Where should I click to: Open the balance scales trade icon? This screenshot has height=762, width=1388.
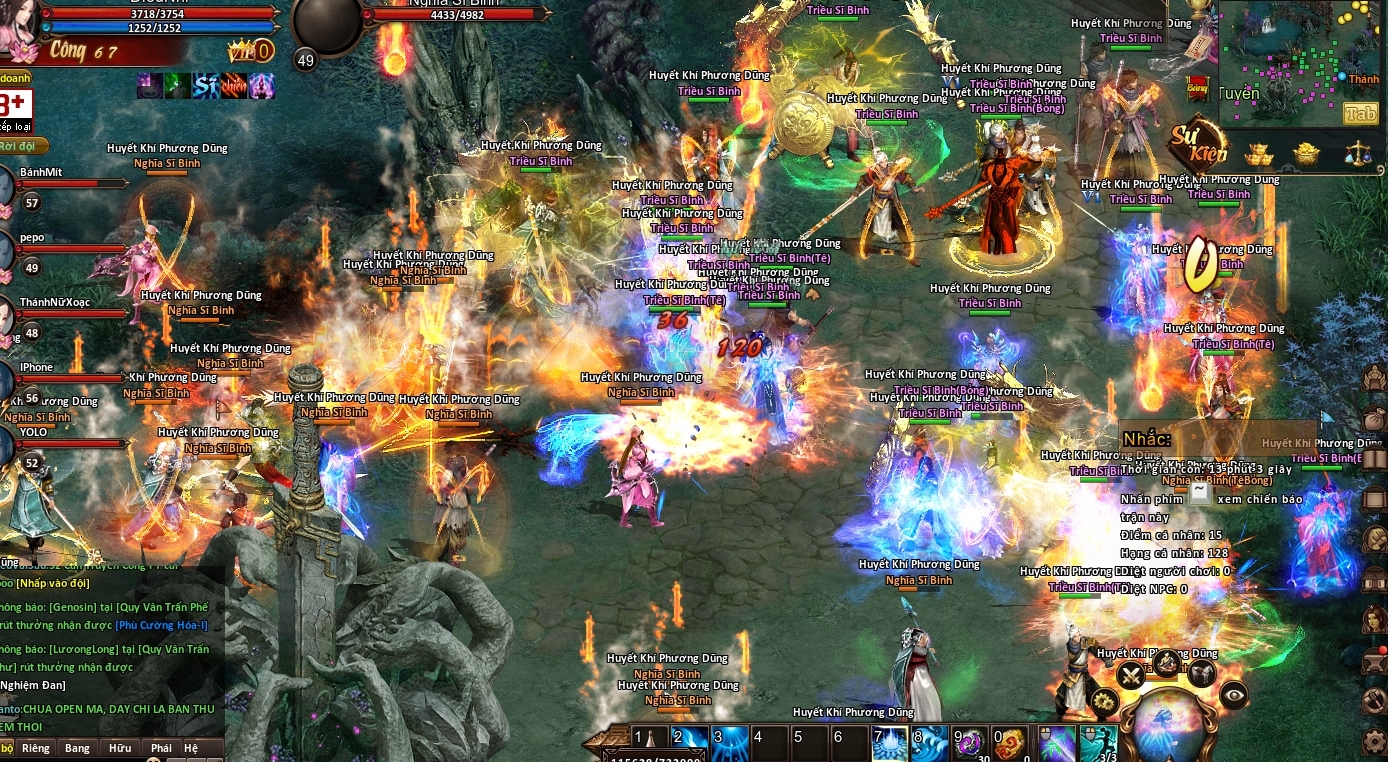pyautogui.click(x=1357, y=154)
